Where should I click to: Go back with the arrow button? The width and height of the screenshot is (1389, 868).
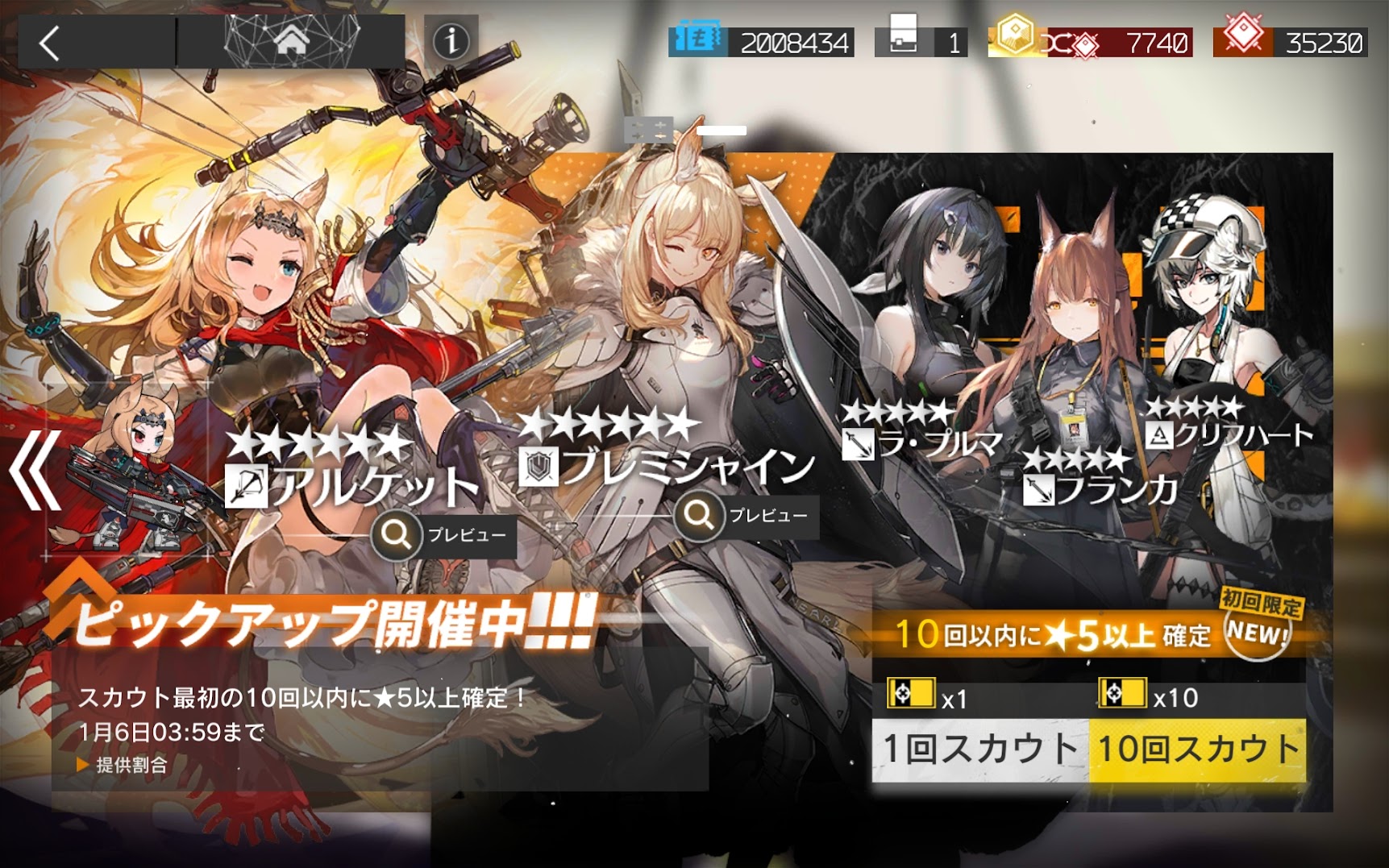[x=50, y=44]
